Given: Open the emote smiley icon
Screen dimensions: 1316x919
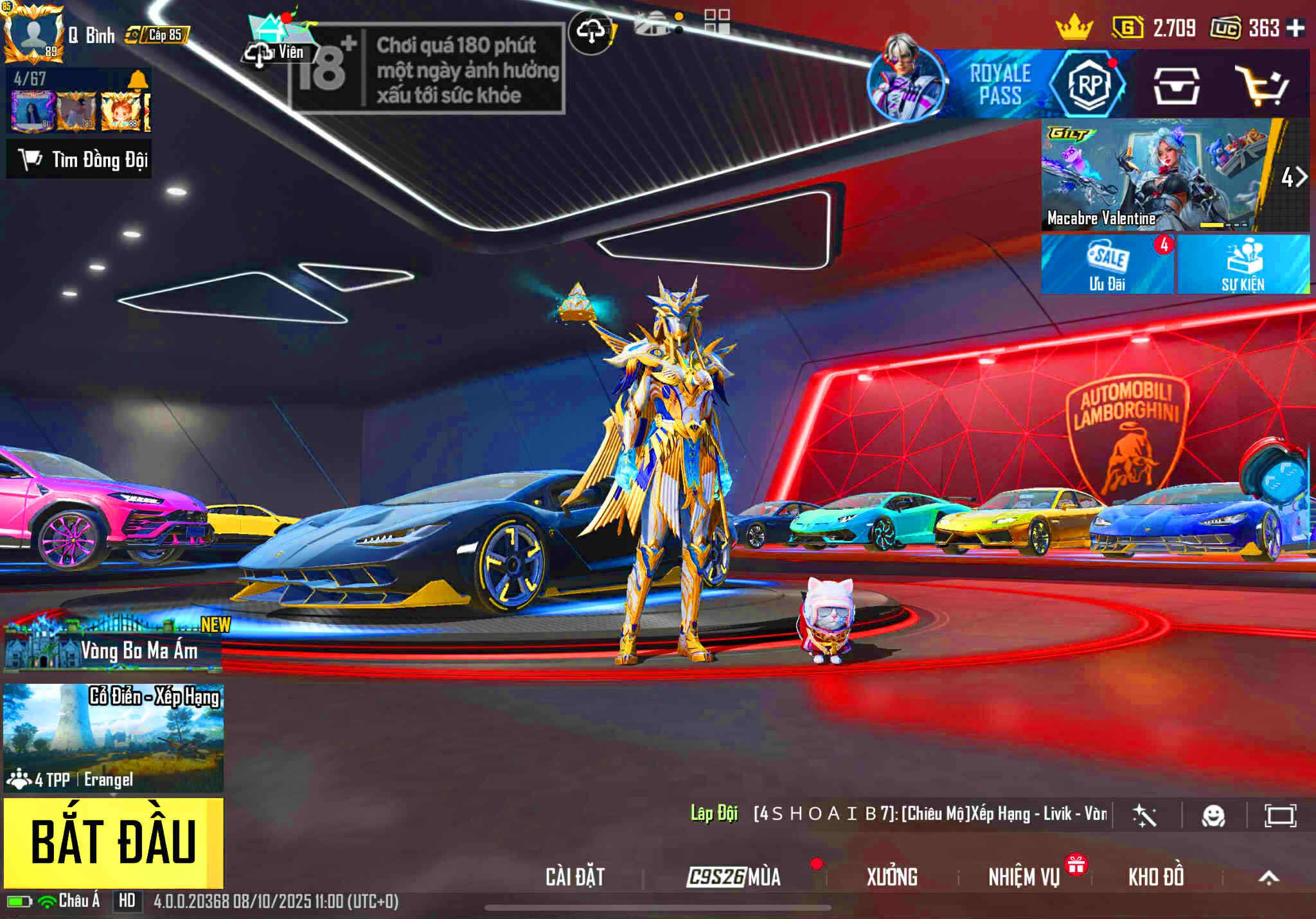Looking at the screenshot, I should click(1213, 816).
